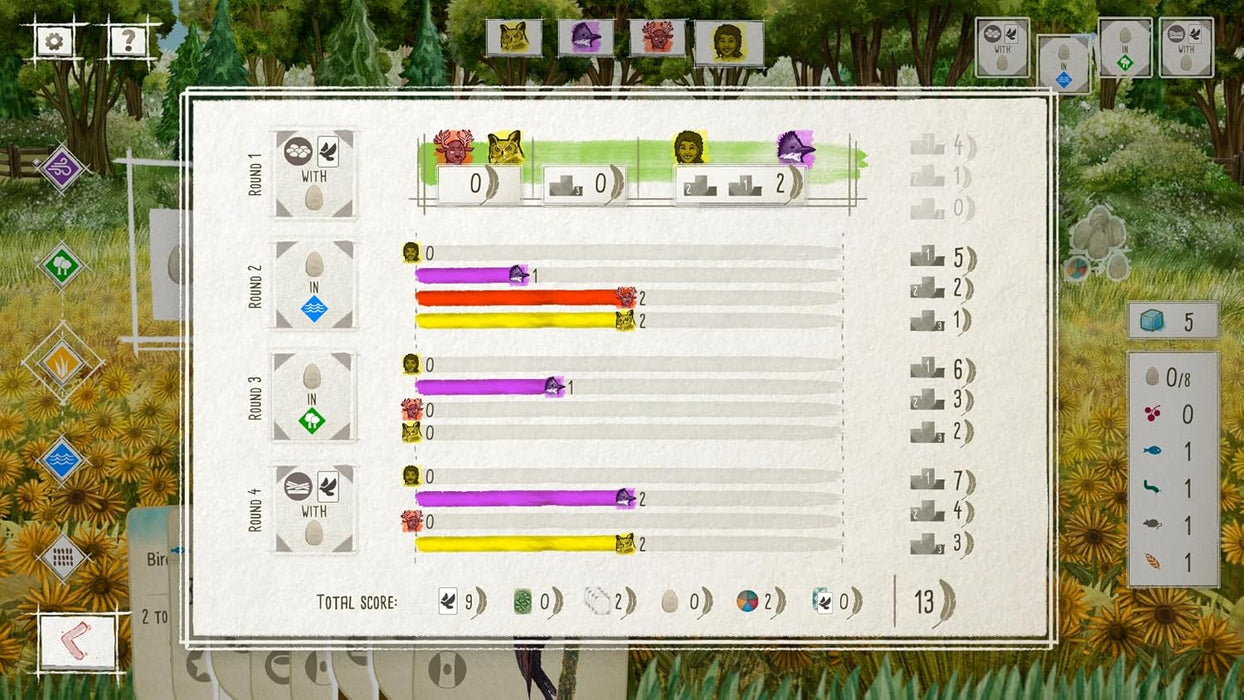Open the eggs-in-forest round goal tile at top

tap(1125, 47)
